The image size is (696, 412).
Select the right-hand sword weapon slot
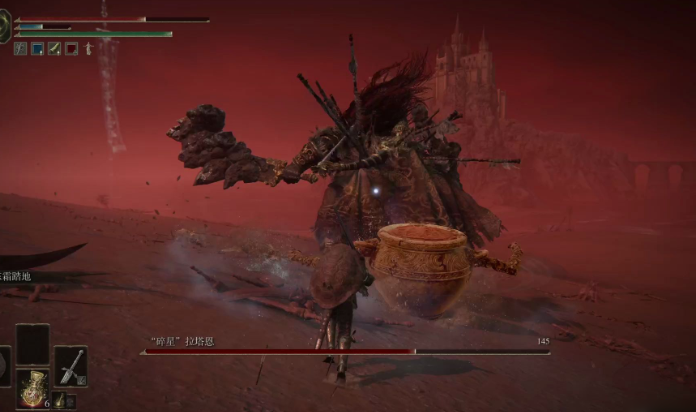(70, 366)
